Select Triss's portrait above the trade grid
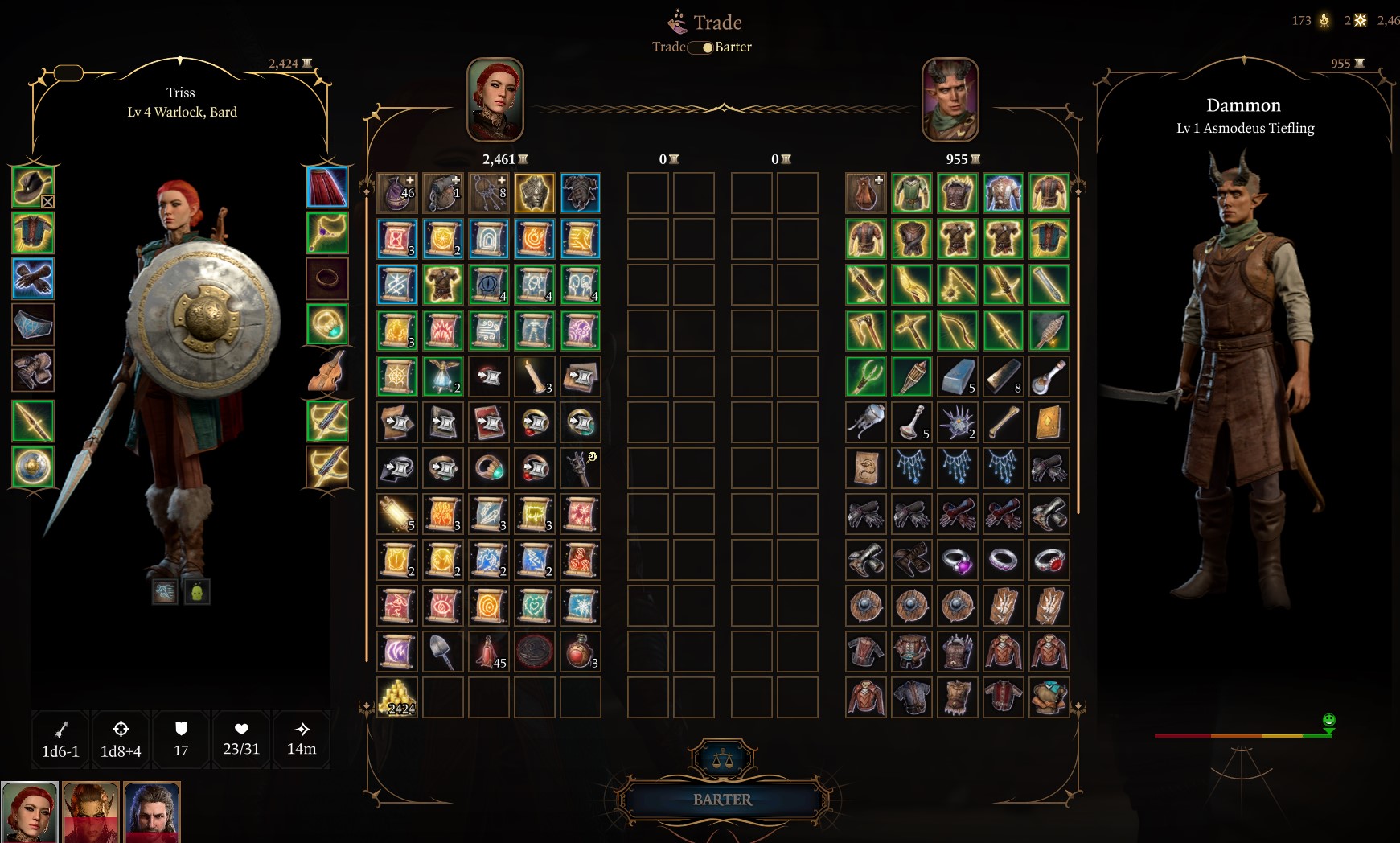 (494, 99)
